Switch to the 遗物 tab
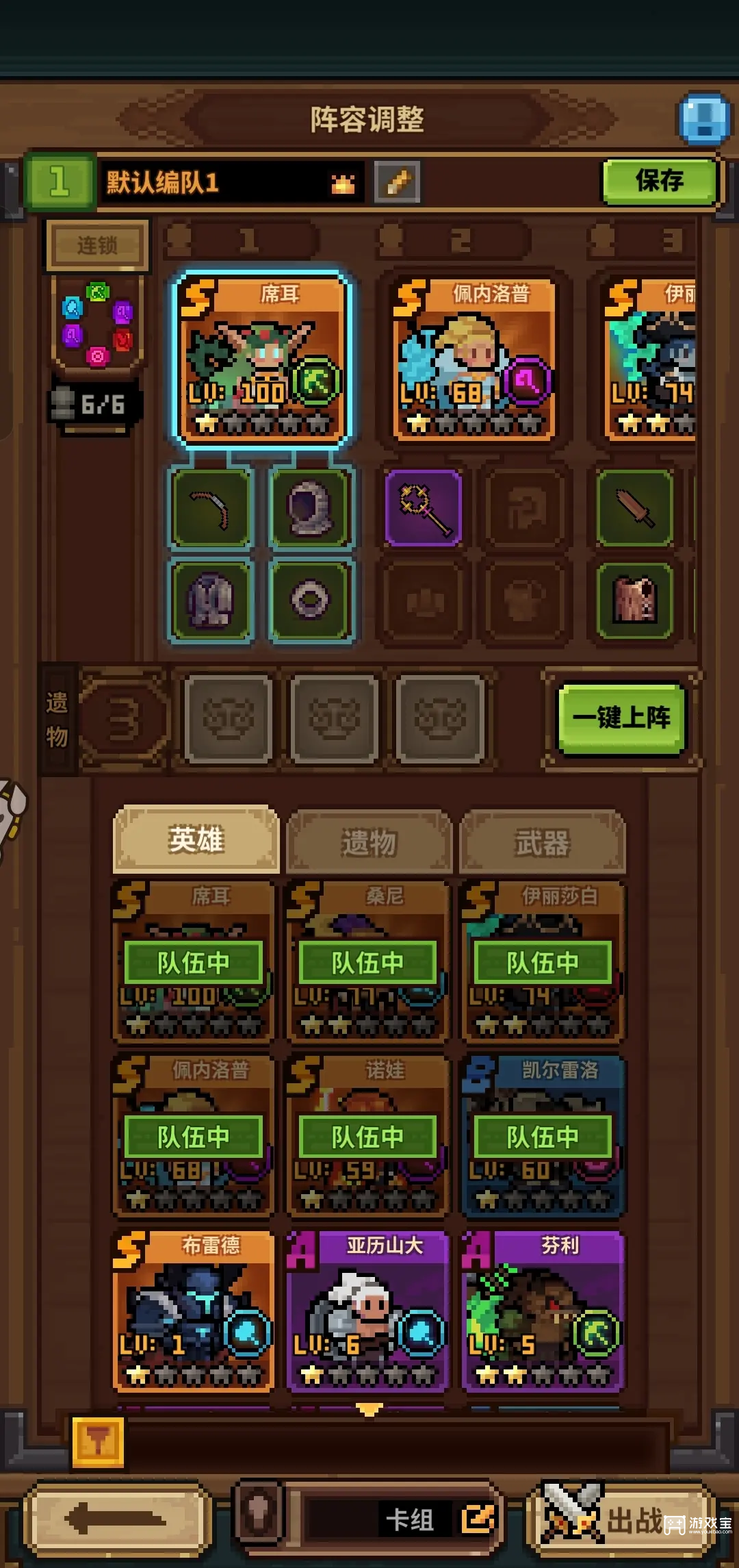 point(369,842)
